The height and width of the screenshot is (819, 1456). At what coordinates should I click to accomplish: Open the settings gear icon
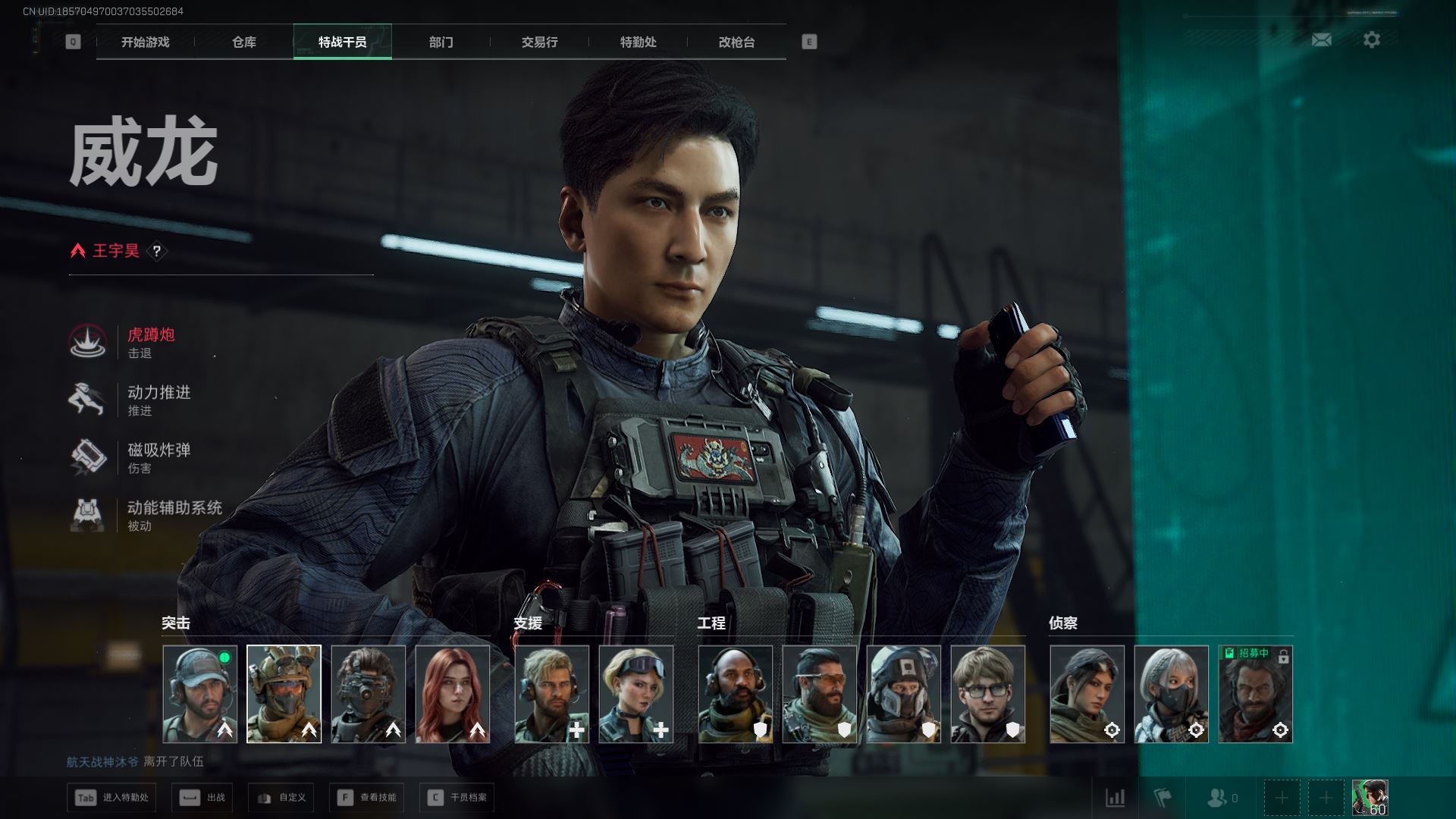tap(1371, 39)
